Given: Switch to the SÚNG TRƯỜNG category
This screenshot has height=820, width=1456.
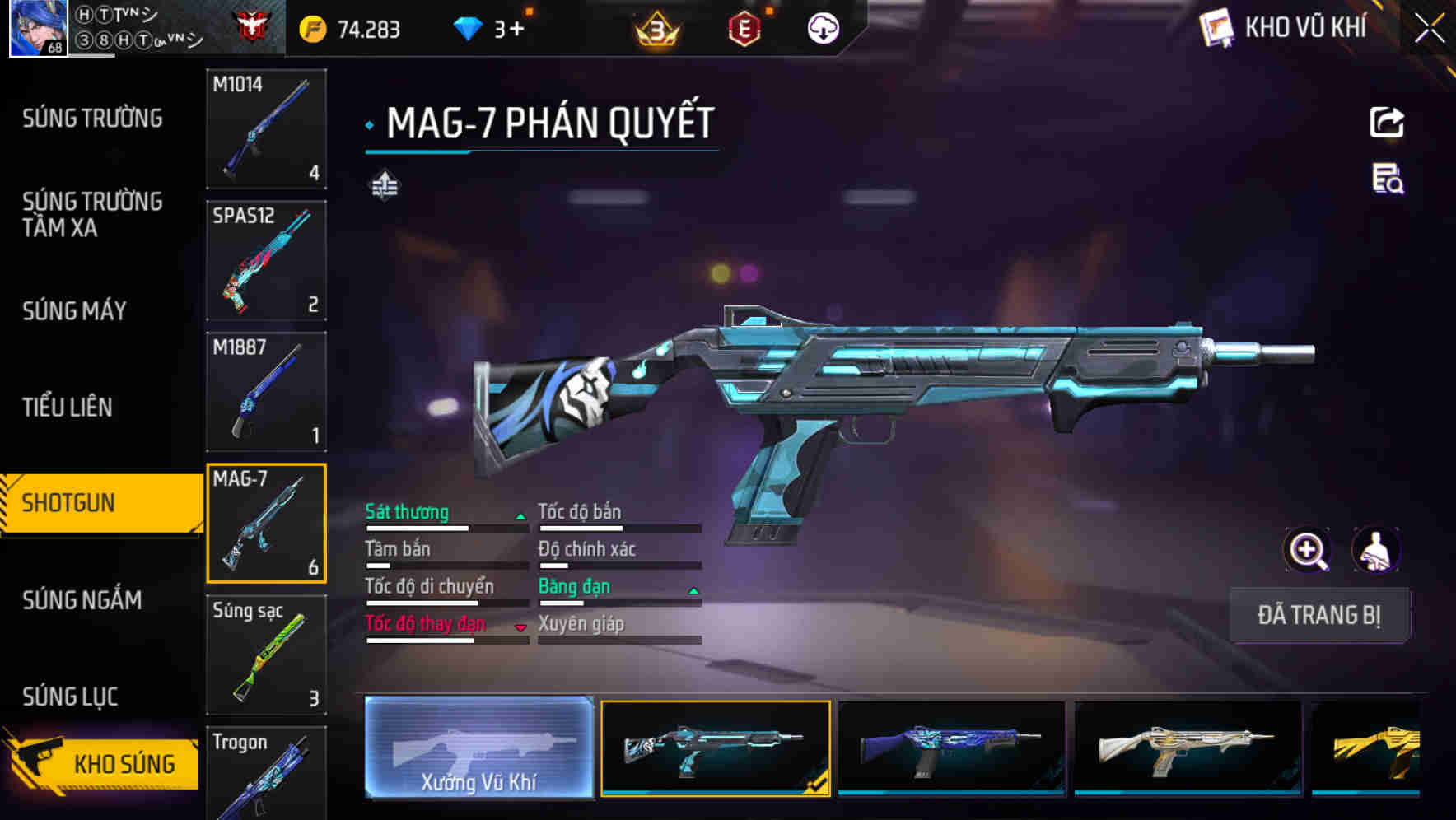Looking at the screenshot, I should pos(92,119).
